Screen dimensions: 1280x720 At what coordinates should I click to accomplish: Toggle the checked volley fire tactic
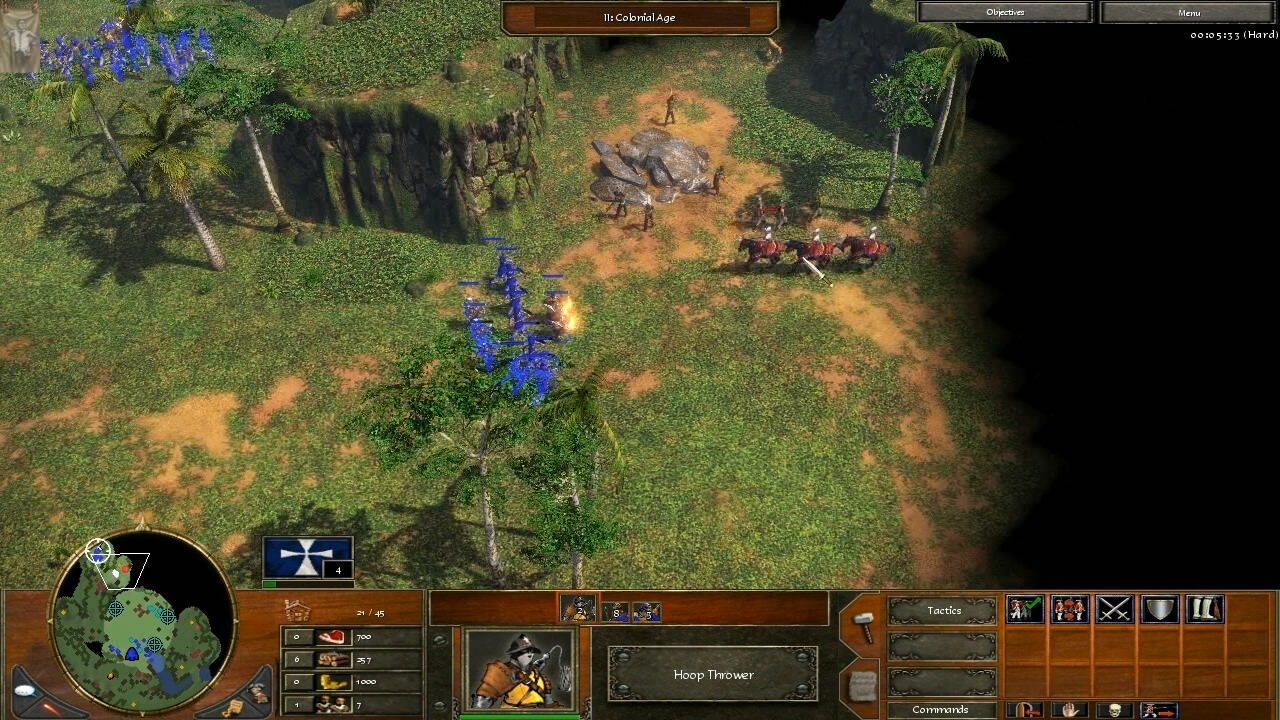(x=1024, y=610)
